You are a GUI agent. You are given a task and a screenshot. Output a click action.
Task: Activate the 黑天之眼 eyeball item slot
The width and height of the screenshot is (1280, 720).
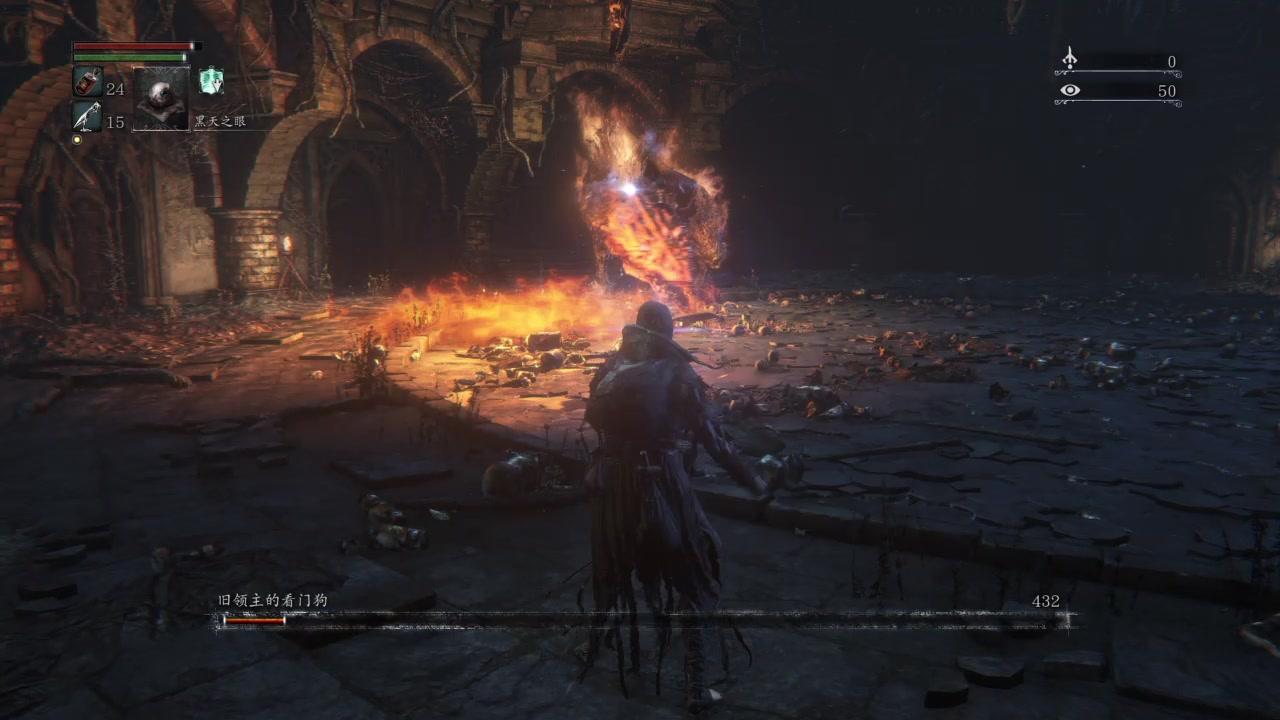[x=161, y=97]
